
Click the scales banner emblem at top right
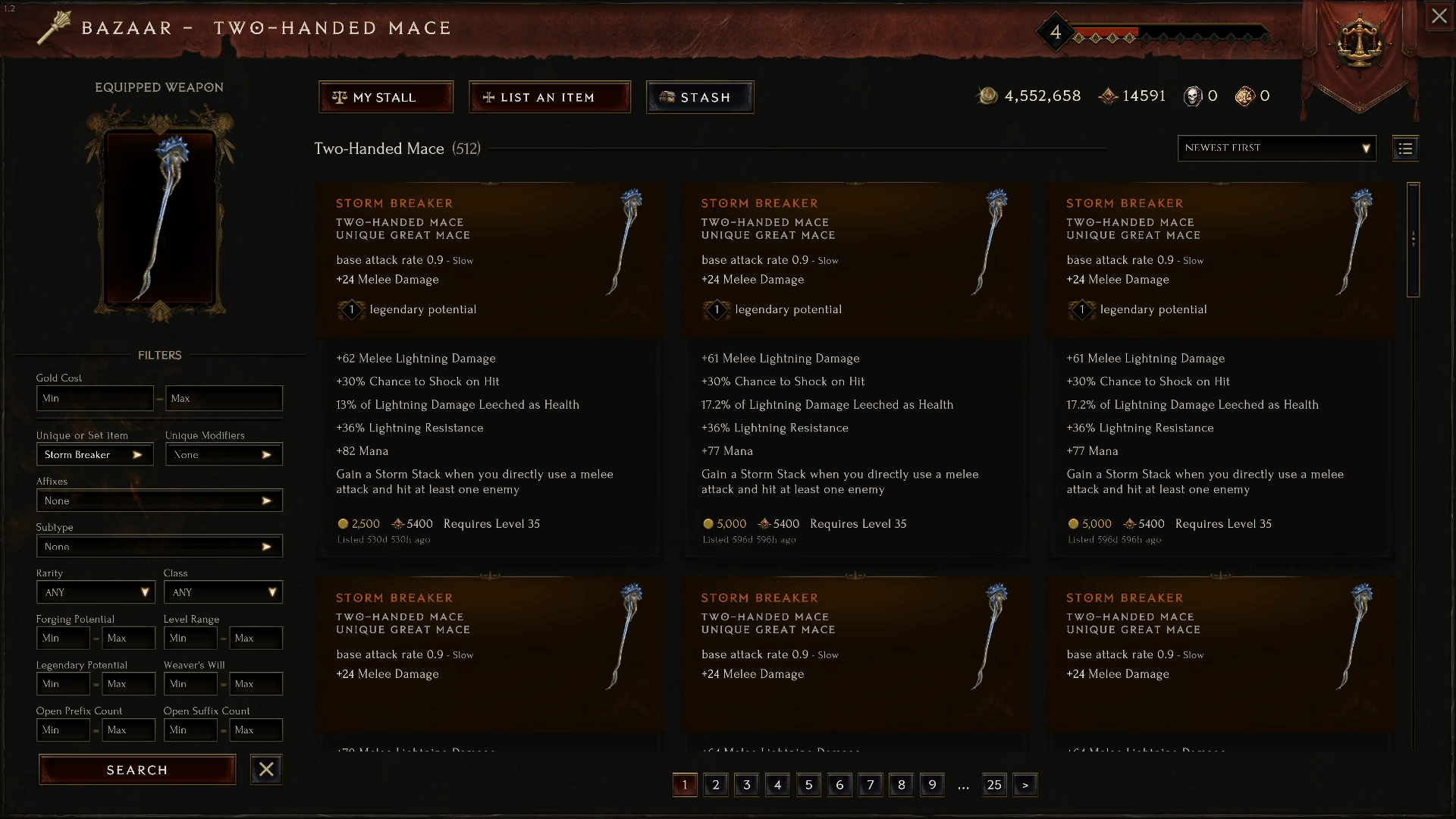click(1362, 45)
